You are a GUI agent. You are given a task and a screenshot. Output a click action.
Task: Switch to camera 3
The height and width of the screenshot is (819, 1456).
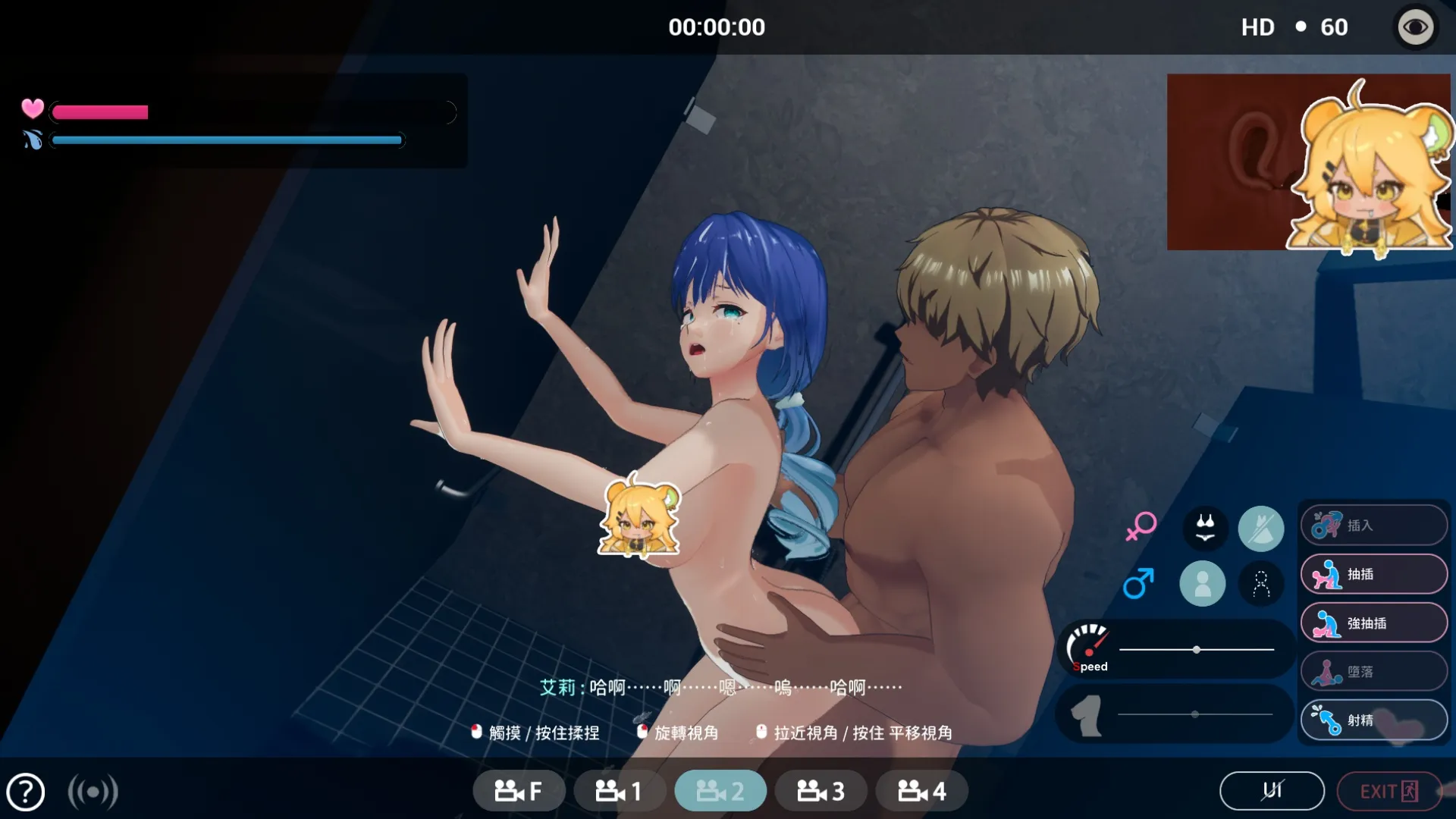[821, 792]
